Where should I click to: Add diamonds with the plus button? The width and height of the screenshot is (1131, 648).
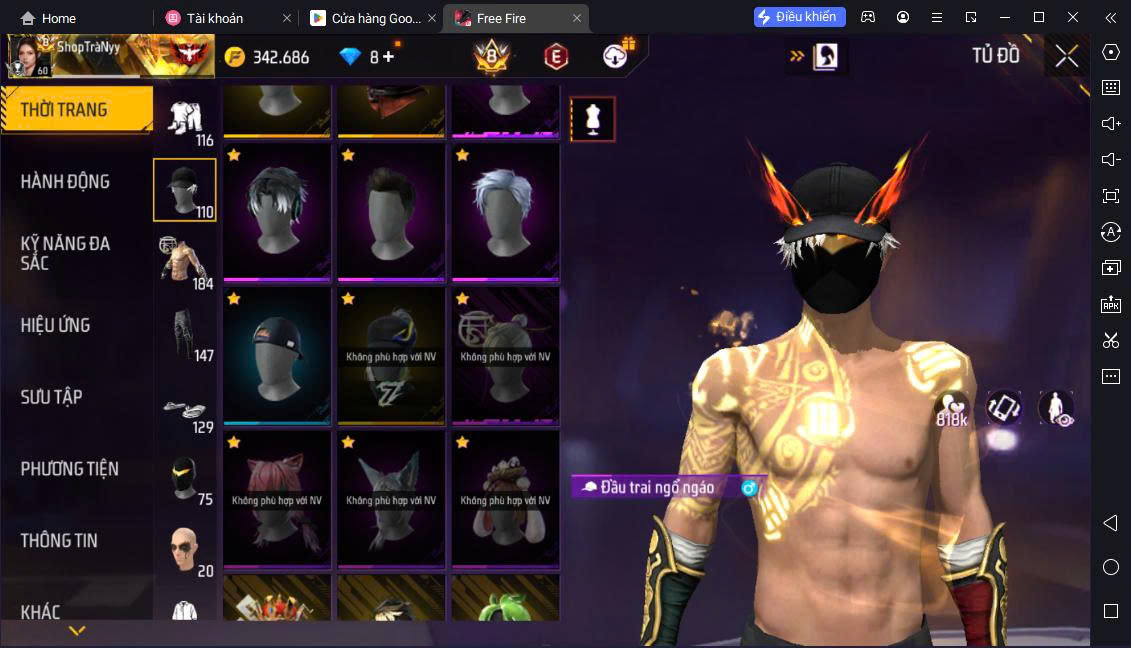[x=388, y=57]
